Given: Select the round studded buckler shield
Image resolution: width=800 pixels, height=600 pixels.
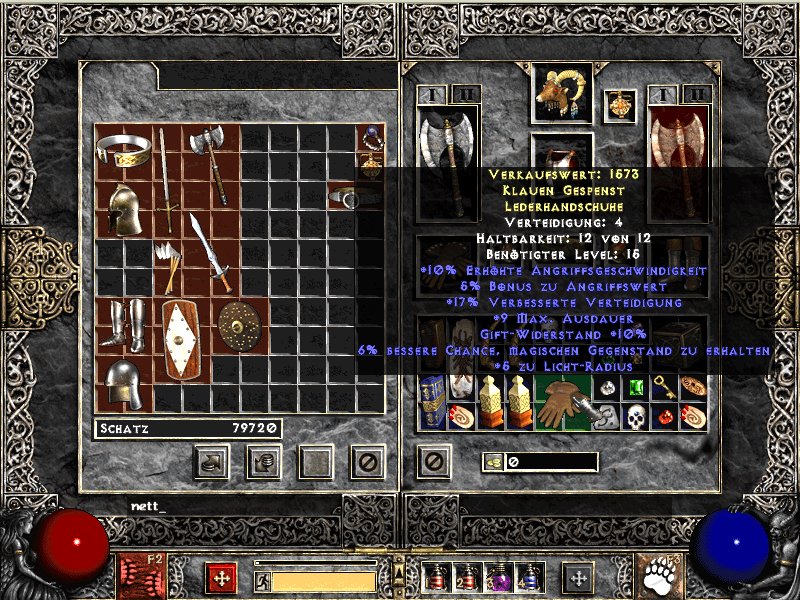Looking at the screenshot, I should point(238,323).
